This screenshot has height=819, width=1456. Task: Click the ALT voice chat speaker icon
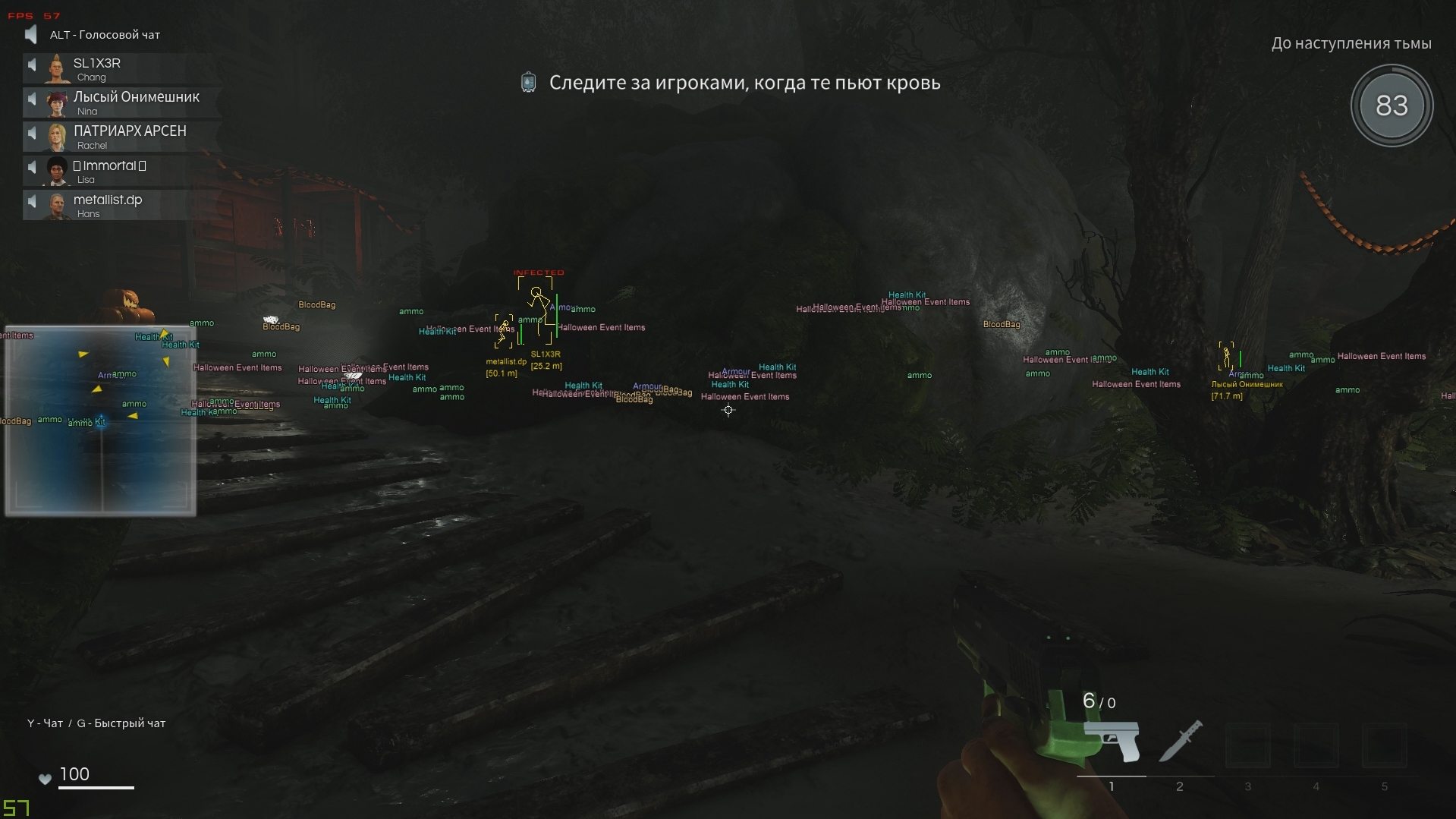(x=30, y=34)
